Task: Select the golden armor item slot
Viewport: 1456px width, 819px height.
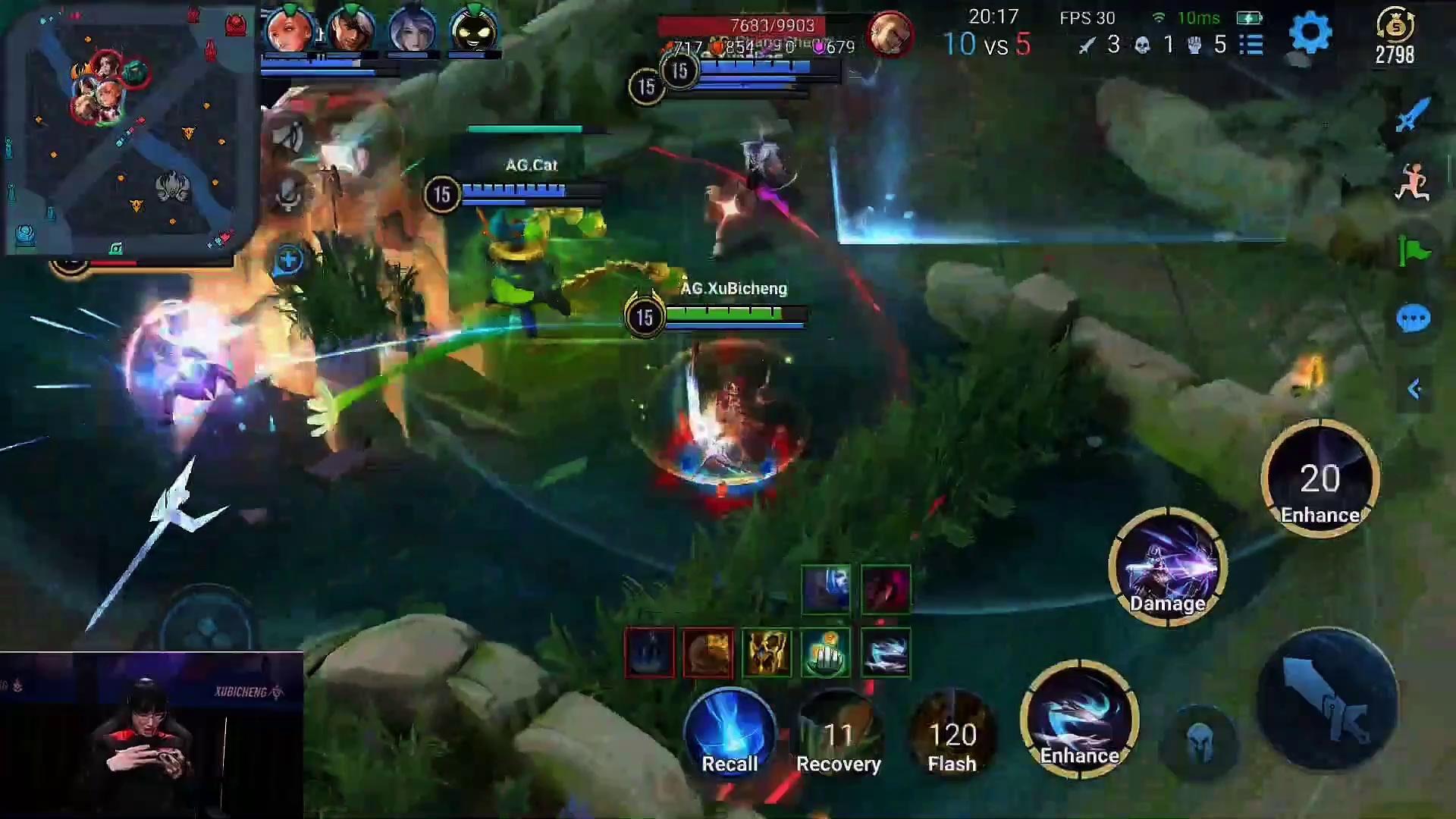Action: (x=767, y=653)
